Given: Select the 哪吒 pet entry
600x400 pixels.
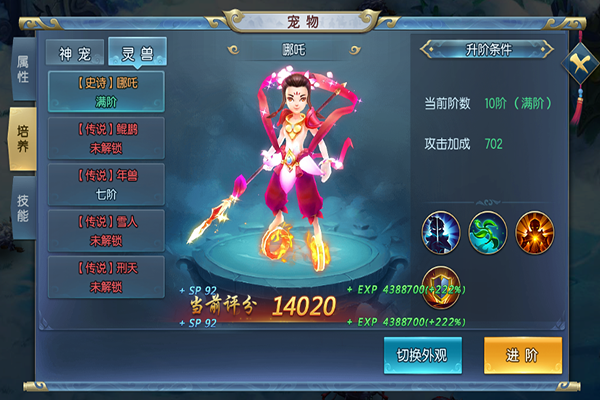Looking at the screenshot, I should tap(107, 92).
